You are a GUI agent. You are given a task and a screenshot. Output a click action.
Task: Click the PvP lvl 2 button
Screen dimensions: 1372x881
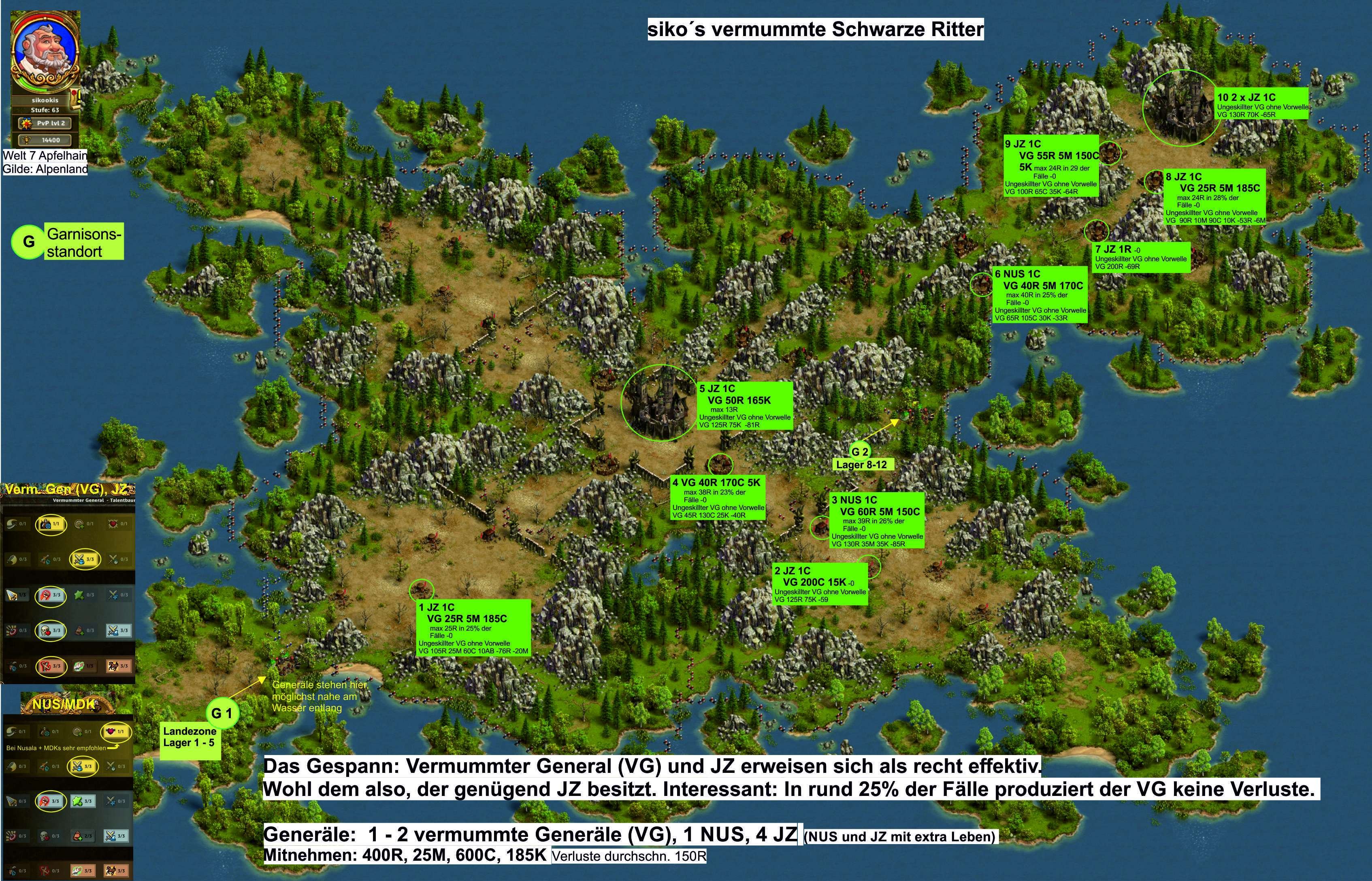click(46, 123)
